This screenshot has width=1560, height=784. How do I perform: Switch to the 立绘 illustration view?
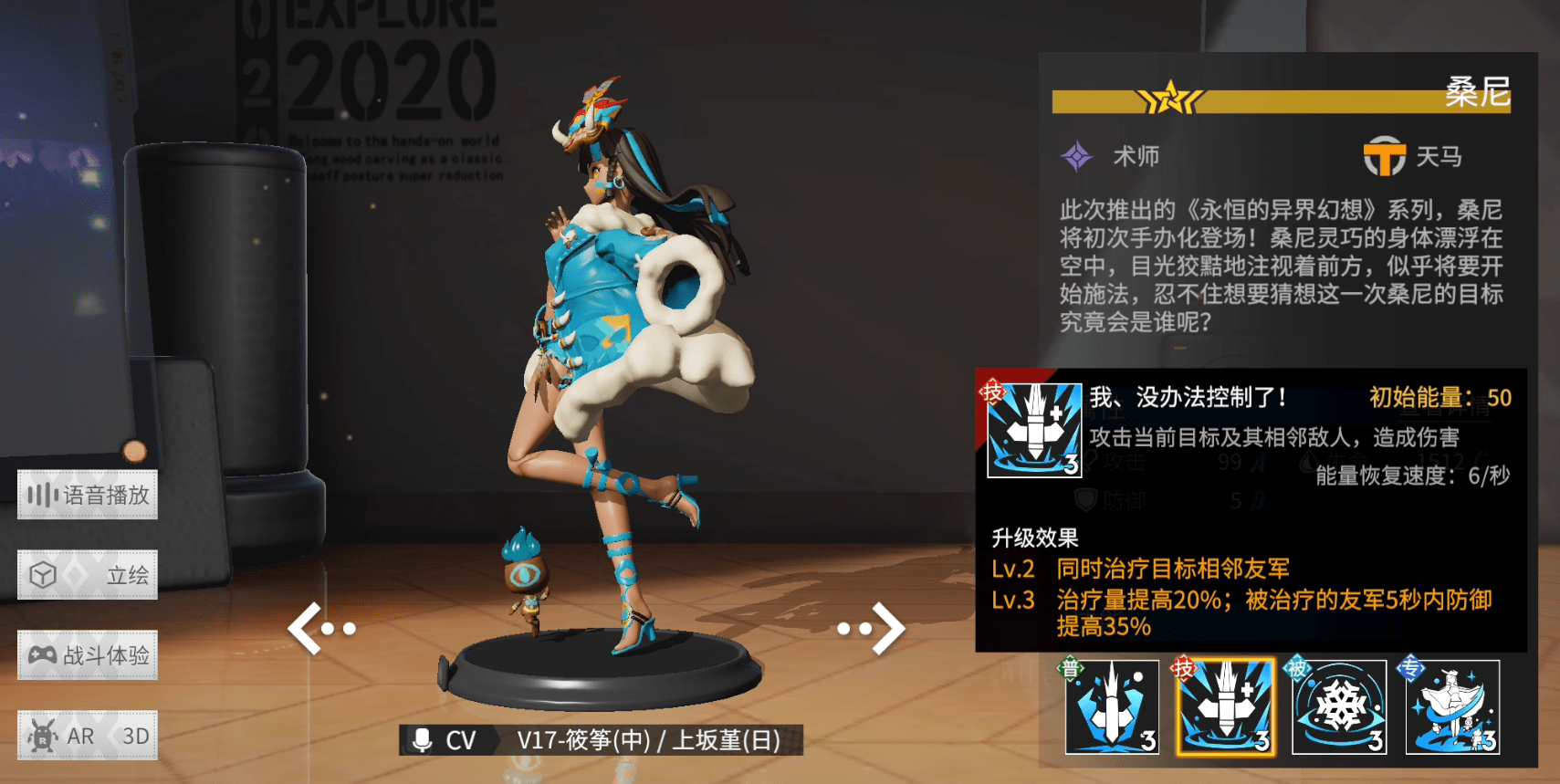[x=88, y=575]
